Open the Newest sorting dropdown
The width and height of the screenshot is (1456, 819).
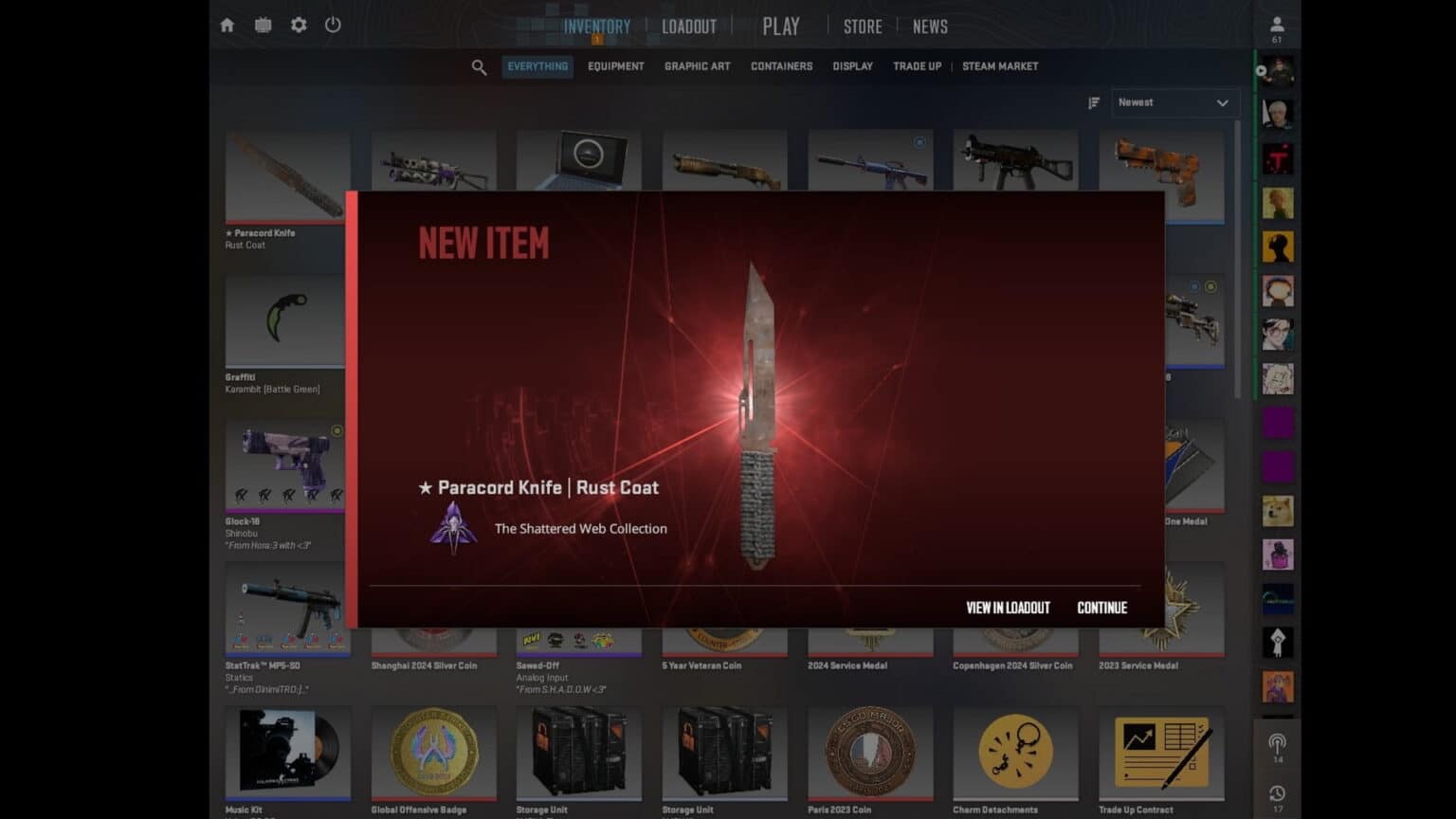pos(1174,102)
